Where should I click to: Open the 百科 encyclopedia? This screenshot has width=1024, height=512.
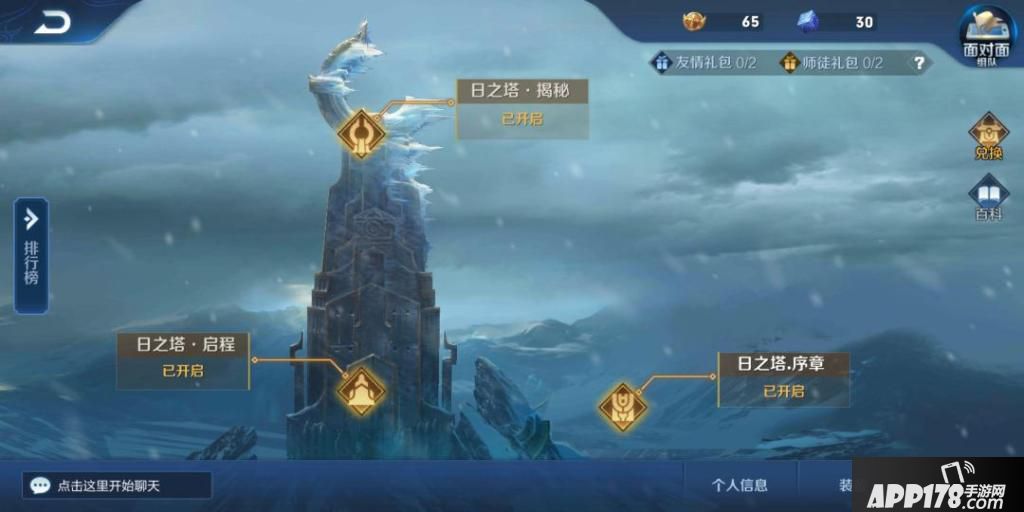(x=988, y=198)
